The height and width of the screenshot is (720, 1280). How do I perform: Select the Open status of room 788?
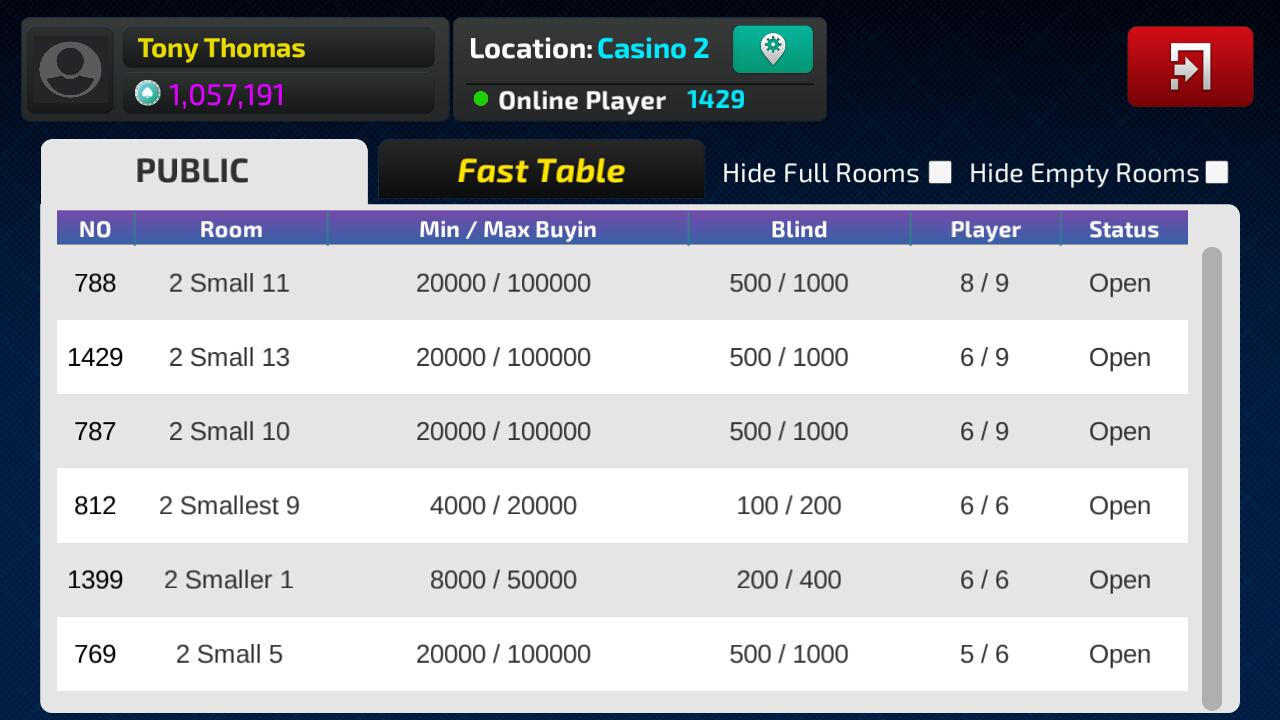point(1119,283)
